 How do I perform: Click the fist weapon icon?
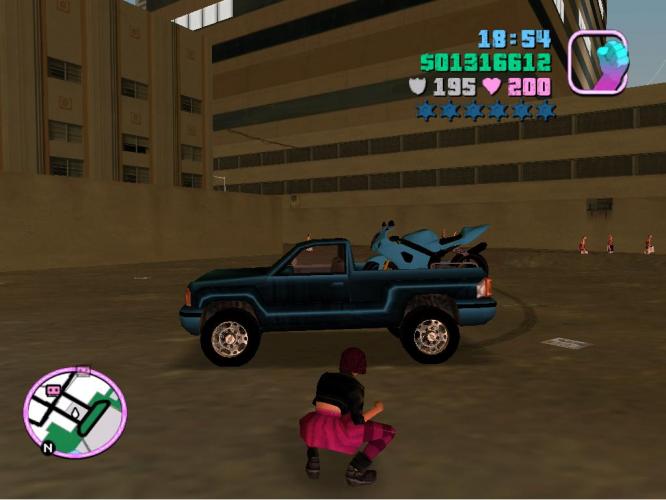[x=598, y=62]
